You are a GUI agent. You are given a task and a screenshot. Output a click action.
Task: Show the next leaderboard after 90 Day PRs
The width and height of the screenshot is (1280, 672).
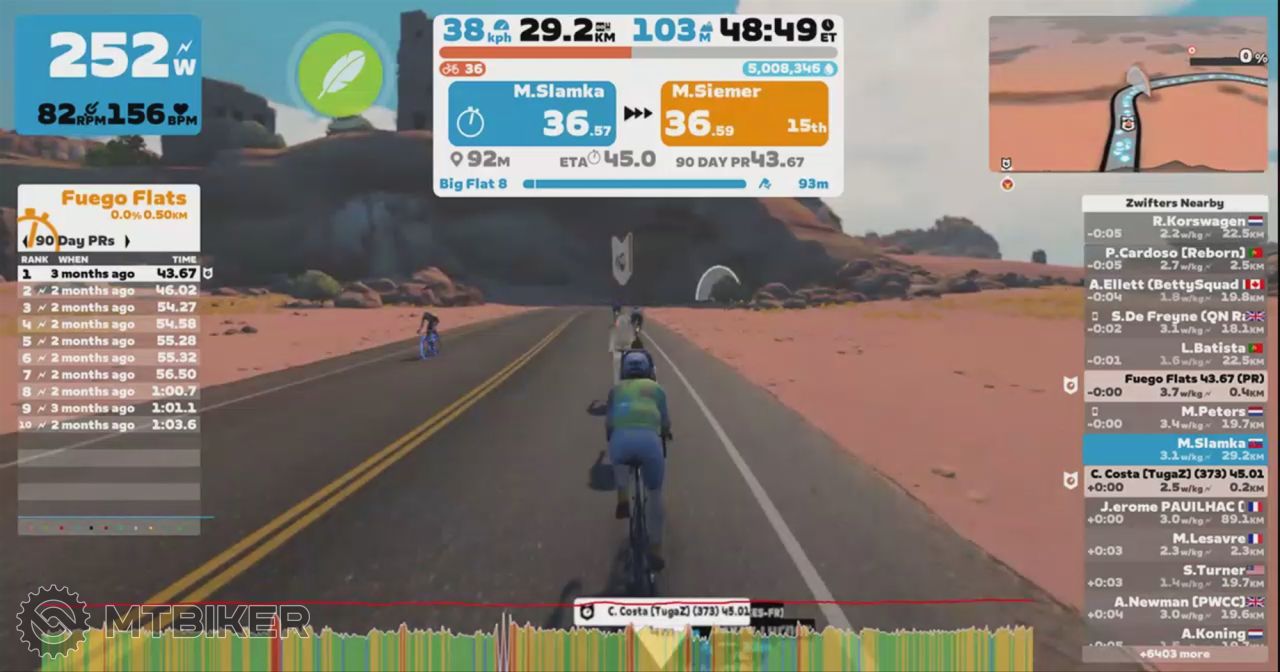127,241
